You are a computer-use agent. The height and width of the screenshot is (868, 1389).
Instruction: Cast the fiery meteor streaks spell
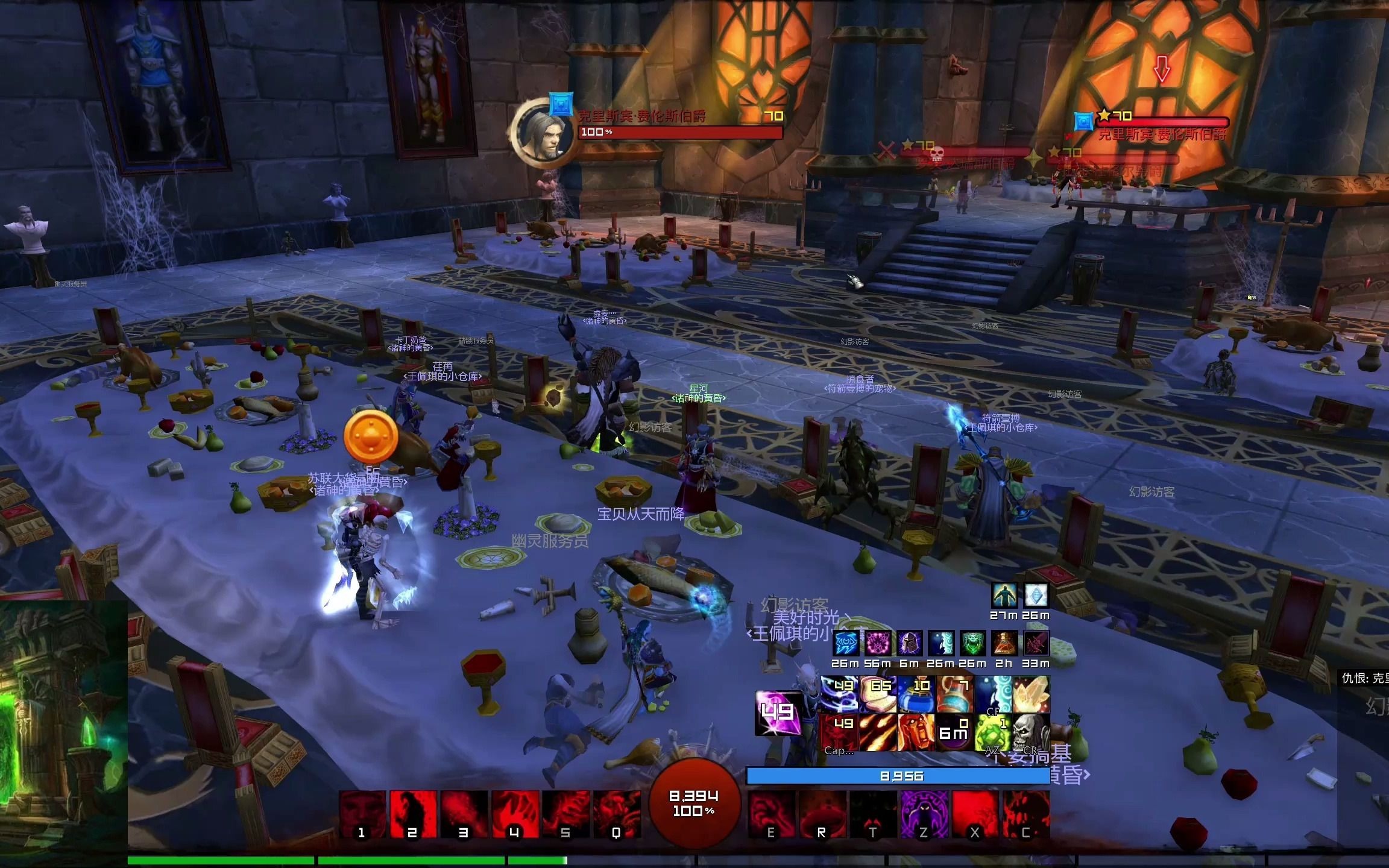pyautogui.click(x=877, y=732)
